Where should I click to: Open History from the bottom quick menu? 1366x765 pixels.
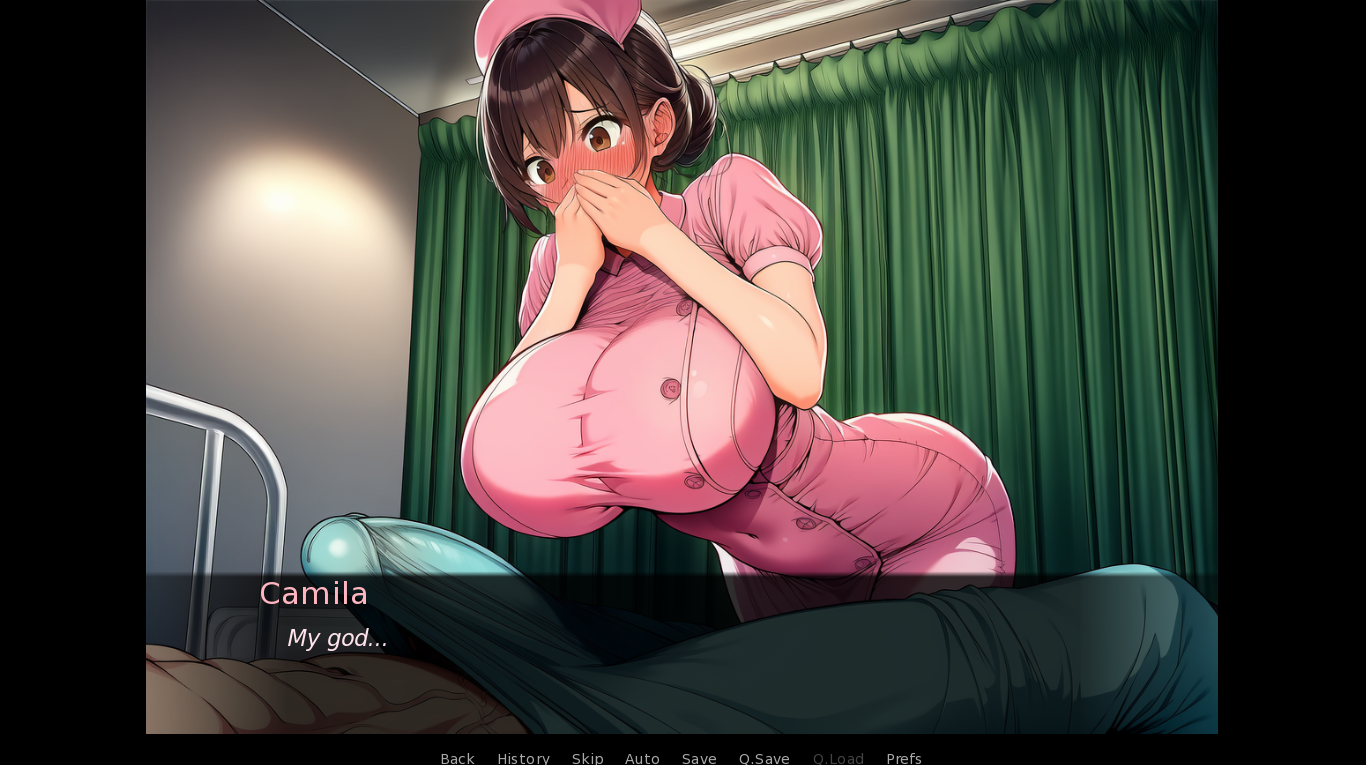tap(523, 758)
